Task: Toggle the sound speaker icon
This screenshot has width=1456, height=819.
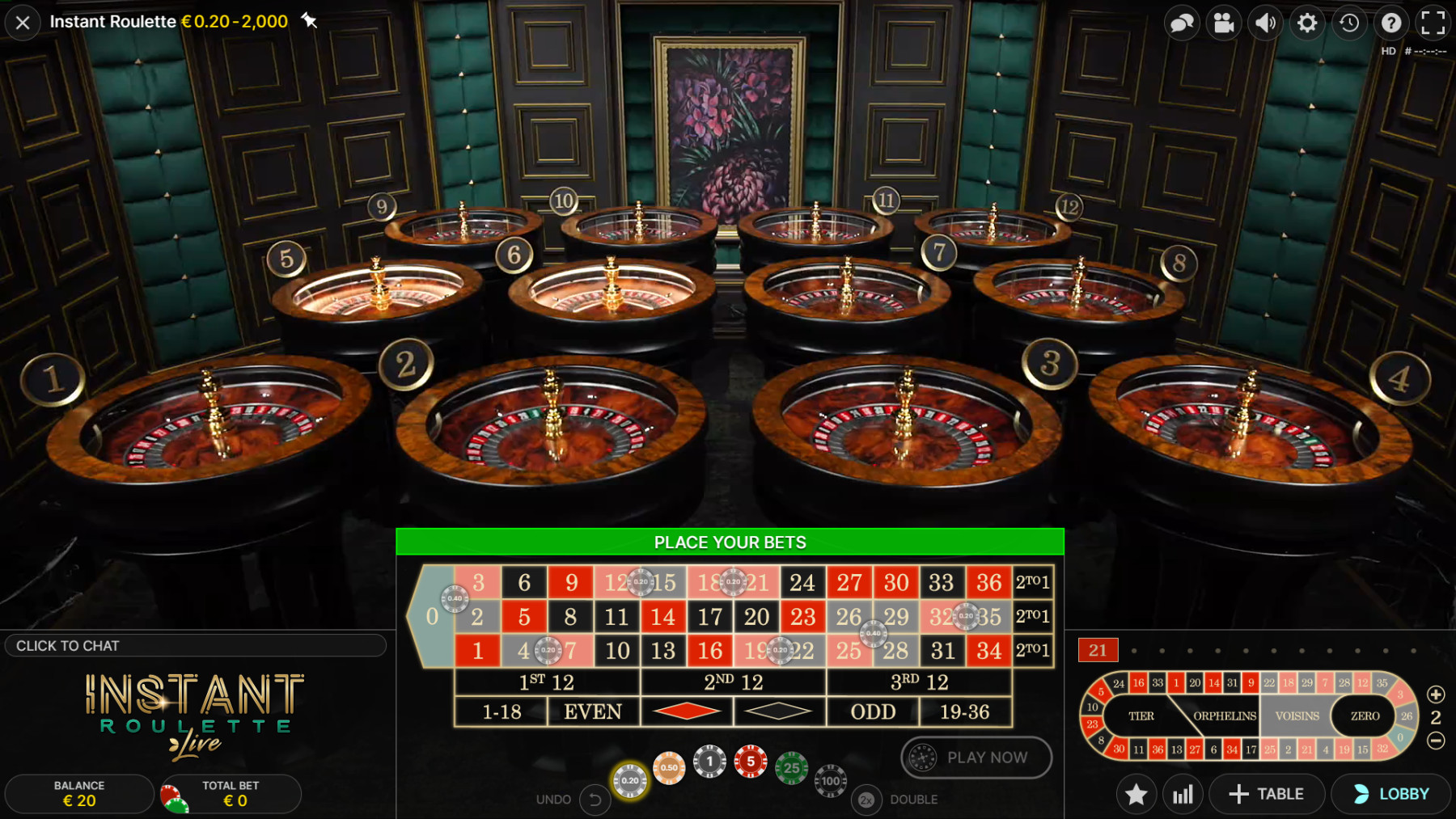Action: point(1265,23)
